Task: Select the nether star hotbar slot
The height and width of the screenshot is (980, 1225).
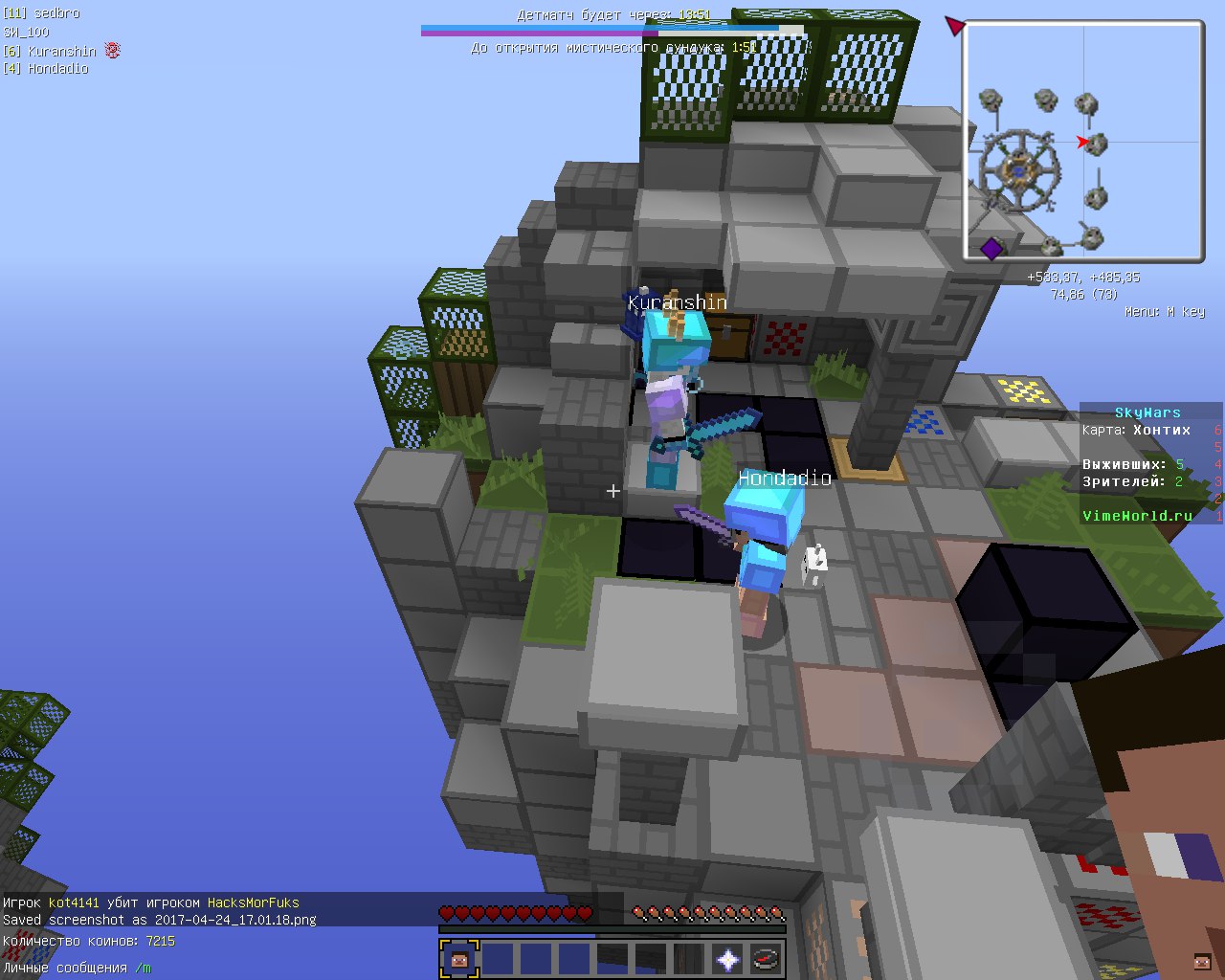Action: (727, 958)
